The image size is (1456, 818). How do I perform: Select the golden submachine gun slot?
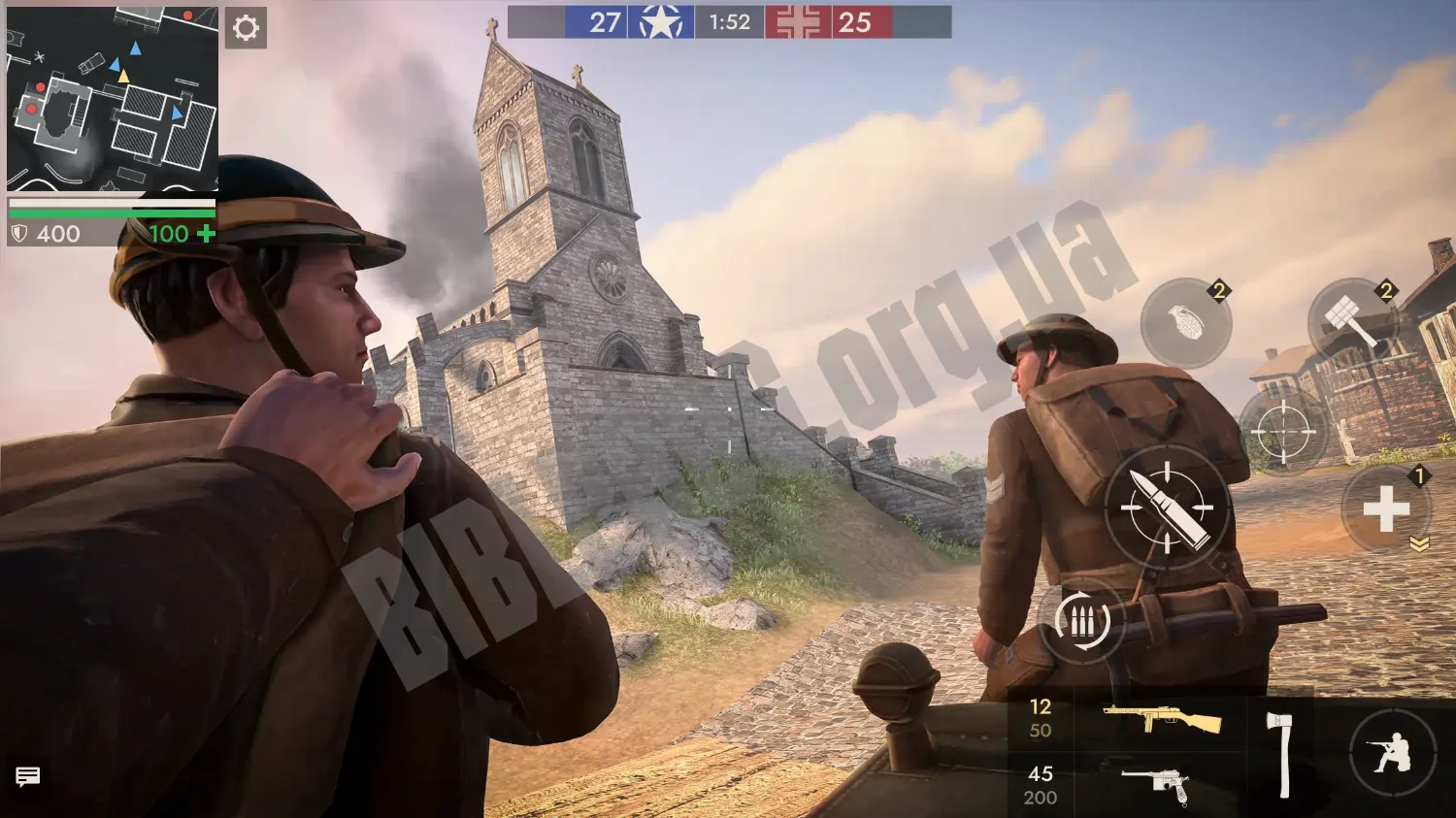[x=1161, y=719]
